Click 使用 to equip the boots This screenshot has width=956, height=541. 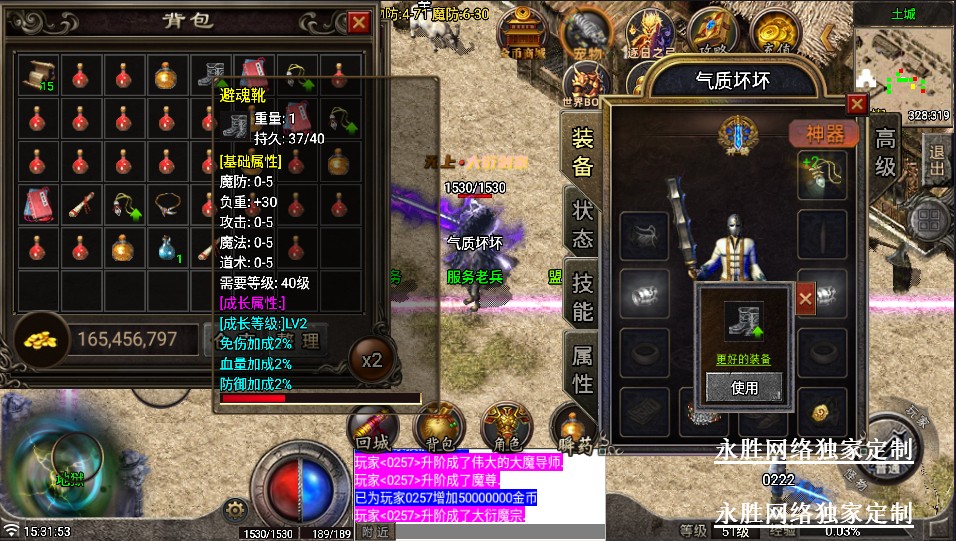744,387
